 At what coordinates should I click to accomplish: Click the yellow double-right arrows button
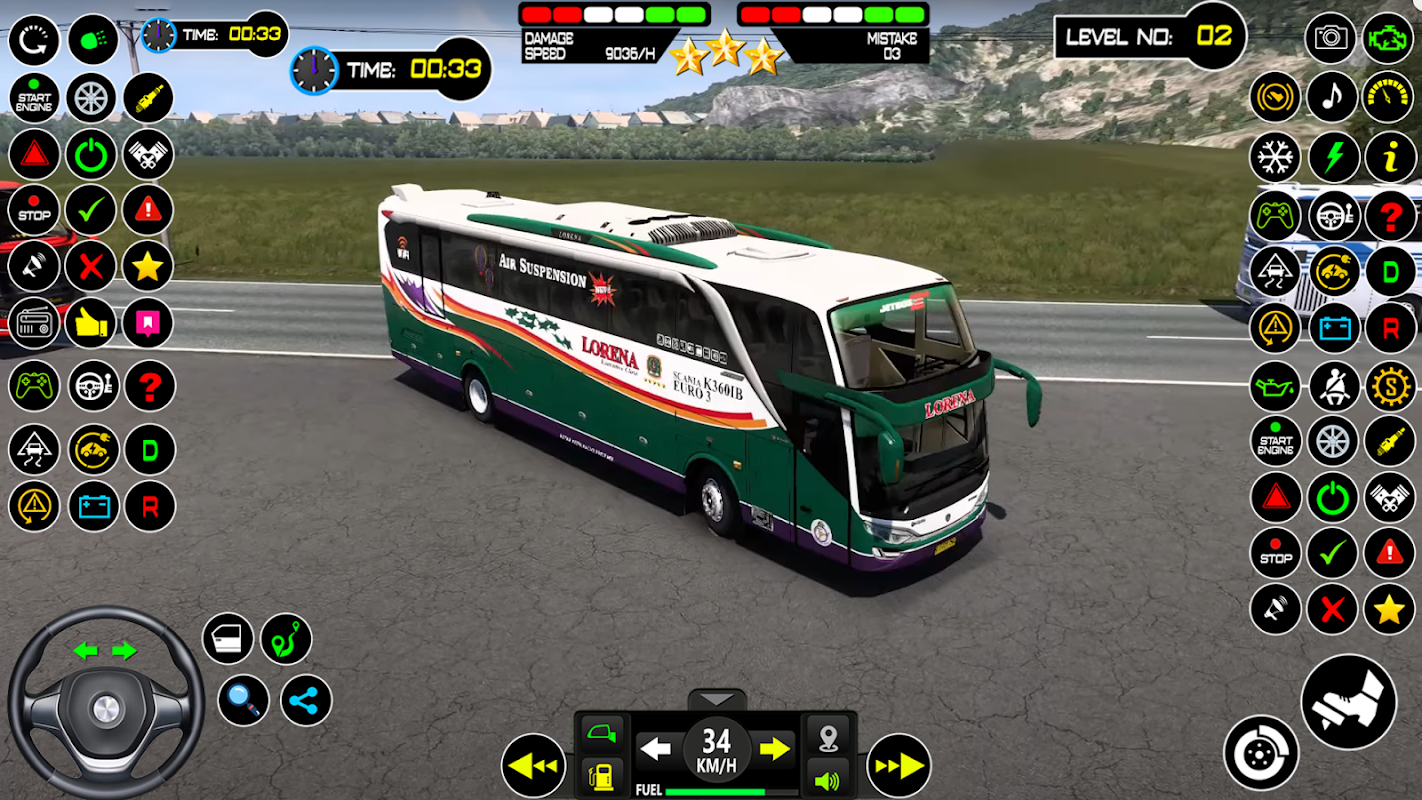pyautogui.click(x=898, y=766)
